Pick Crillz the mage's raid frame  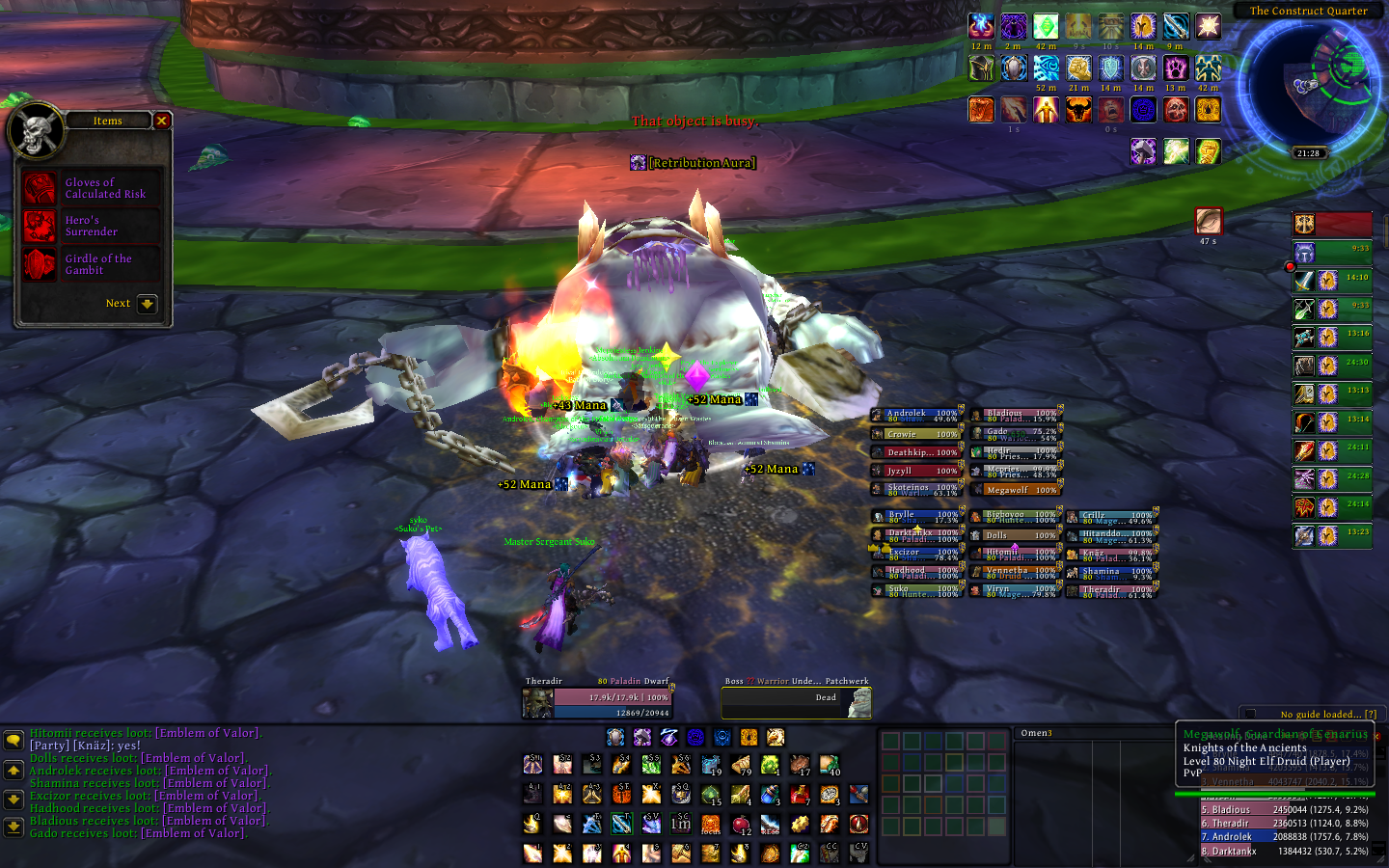[1112, 517]
